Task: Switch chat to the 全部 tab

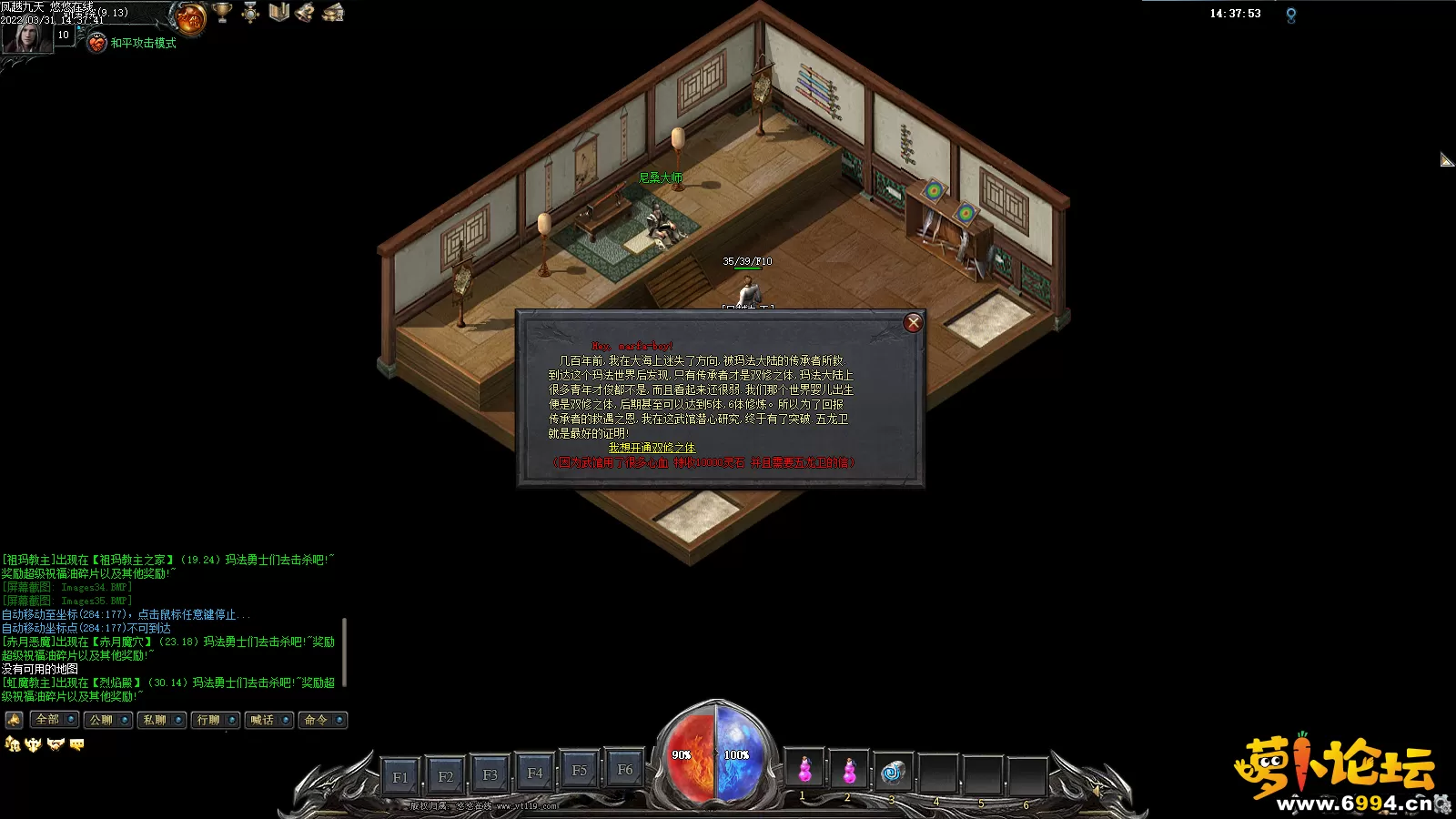Action: tap(47, 720)
